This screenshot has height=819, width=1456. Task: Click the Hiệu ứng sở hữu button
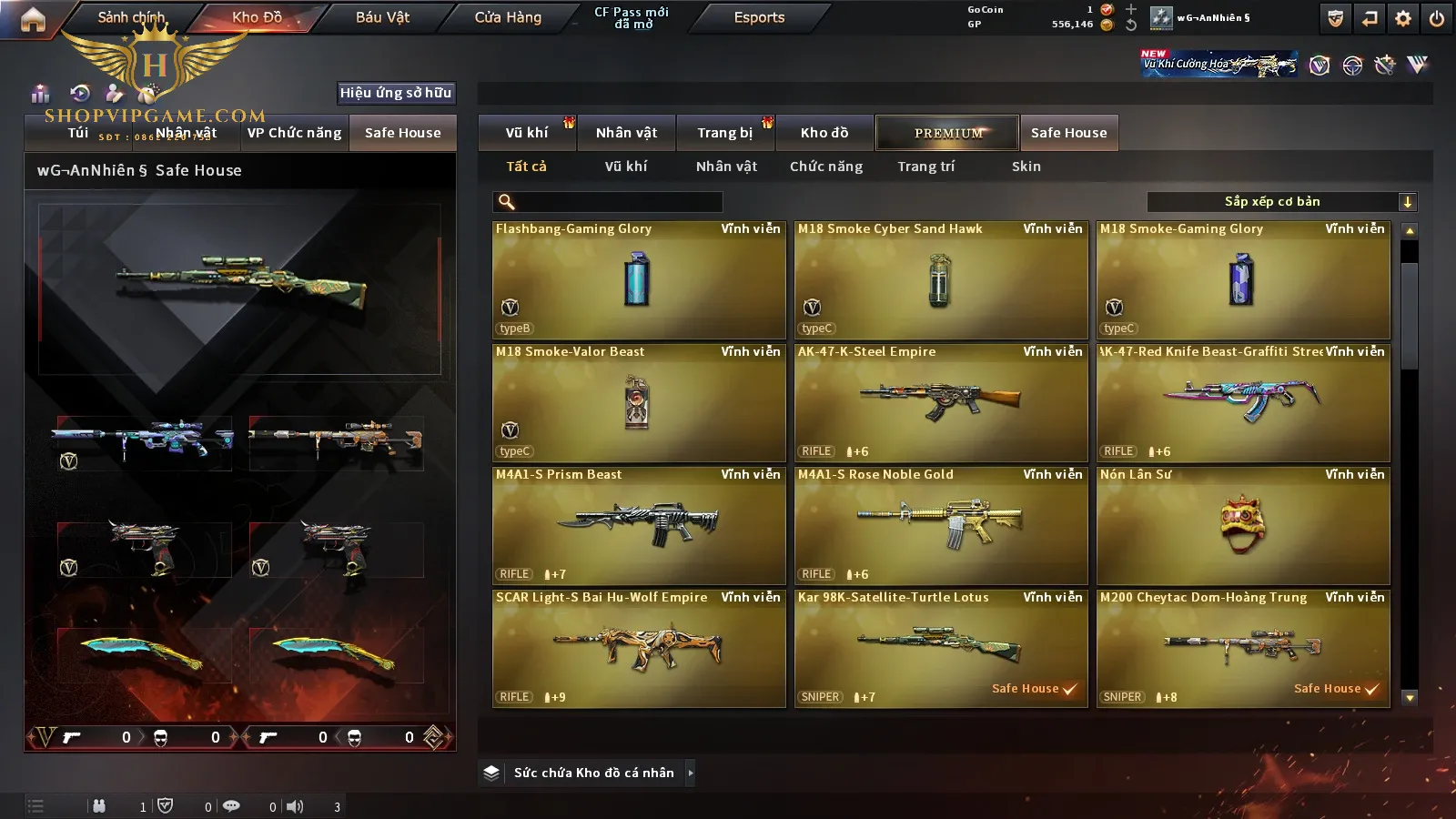click(396, 93)
